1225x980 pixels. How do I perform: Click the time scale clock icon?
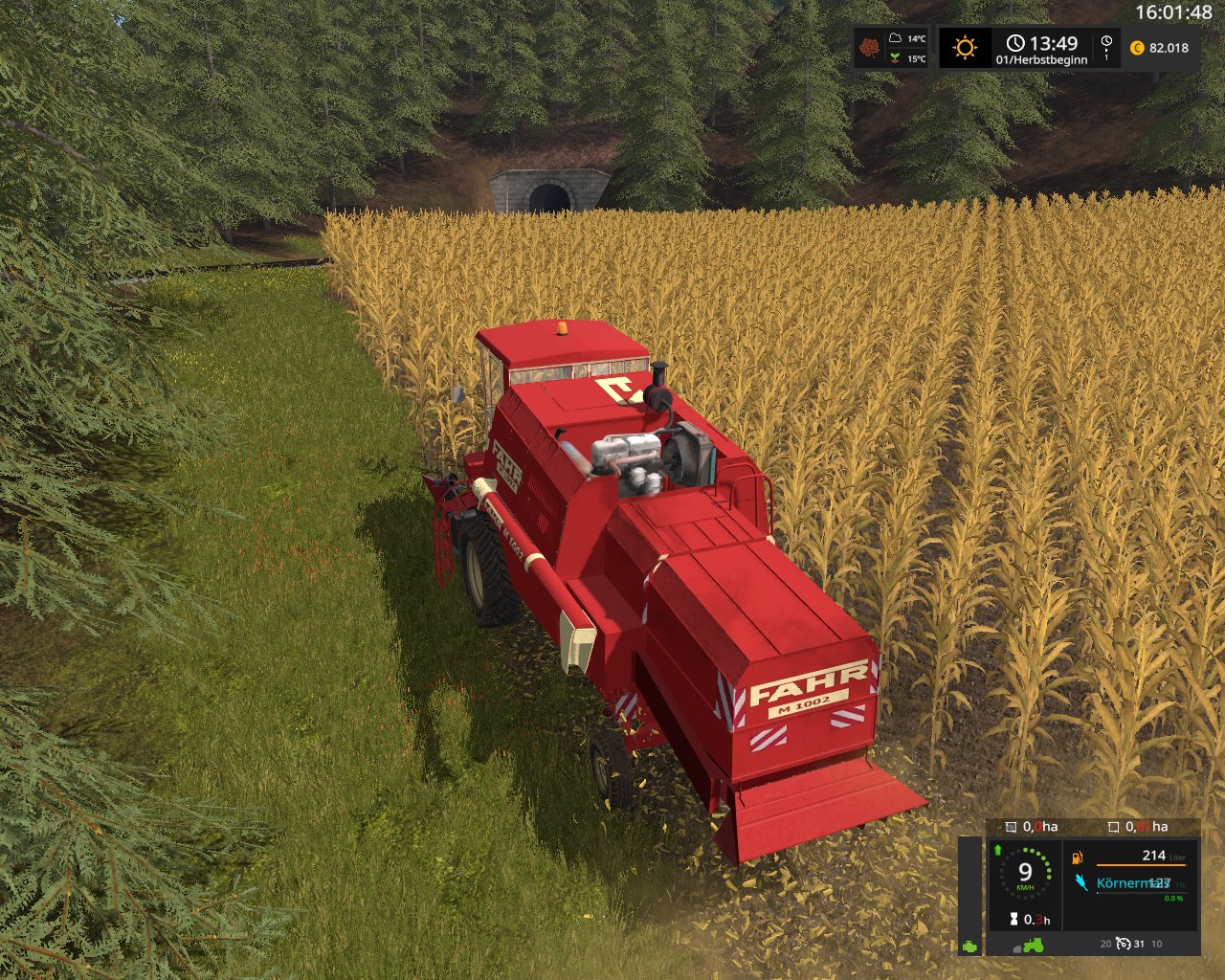coord(1106,43)
